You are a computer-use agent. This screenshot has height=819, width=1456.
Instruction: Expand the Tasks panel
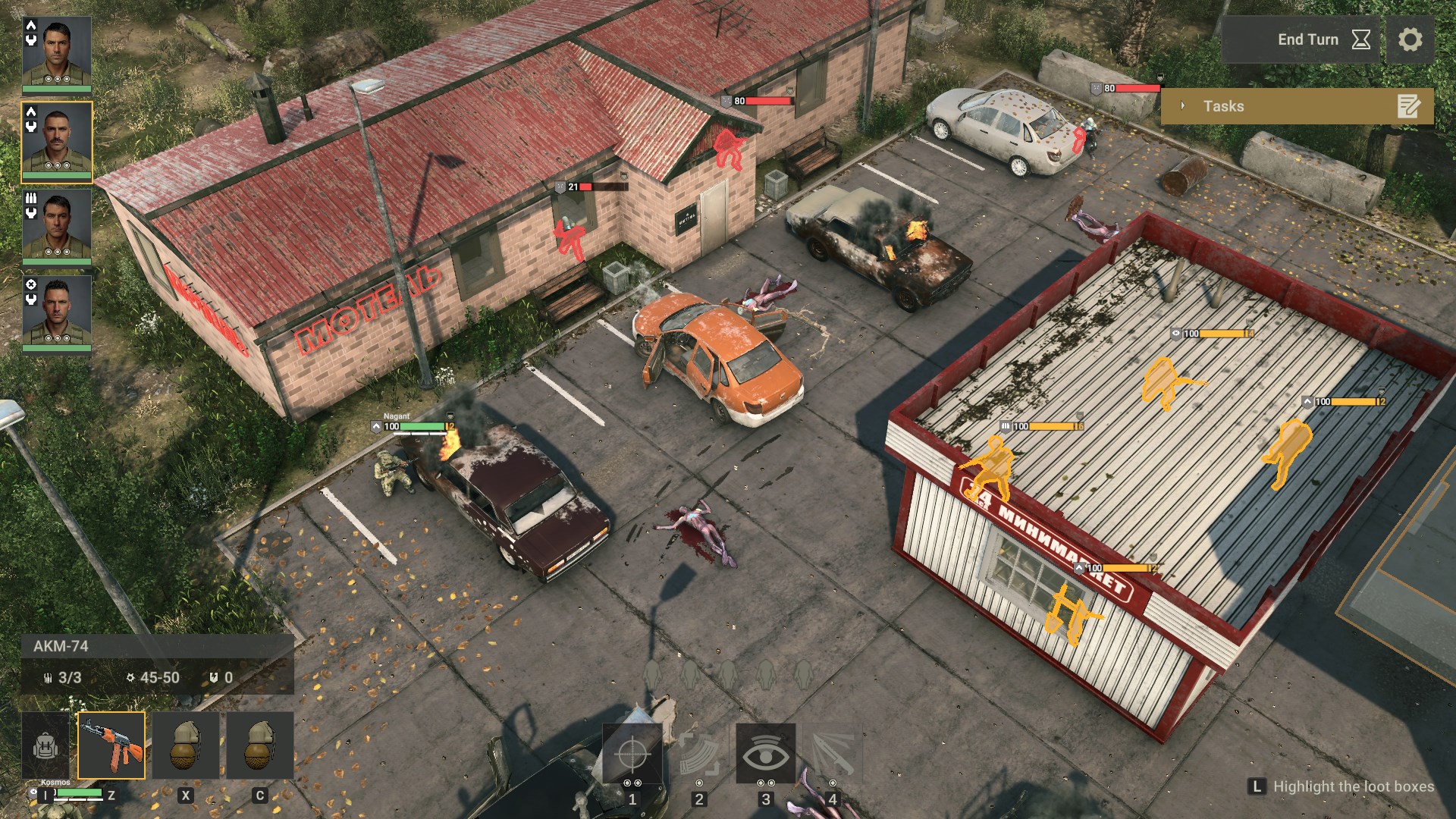point(1297,106)
